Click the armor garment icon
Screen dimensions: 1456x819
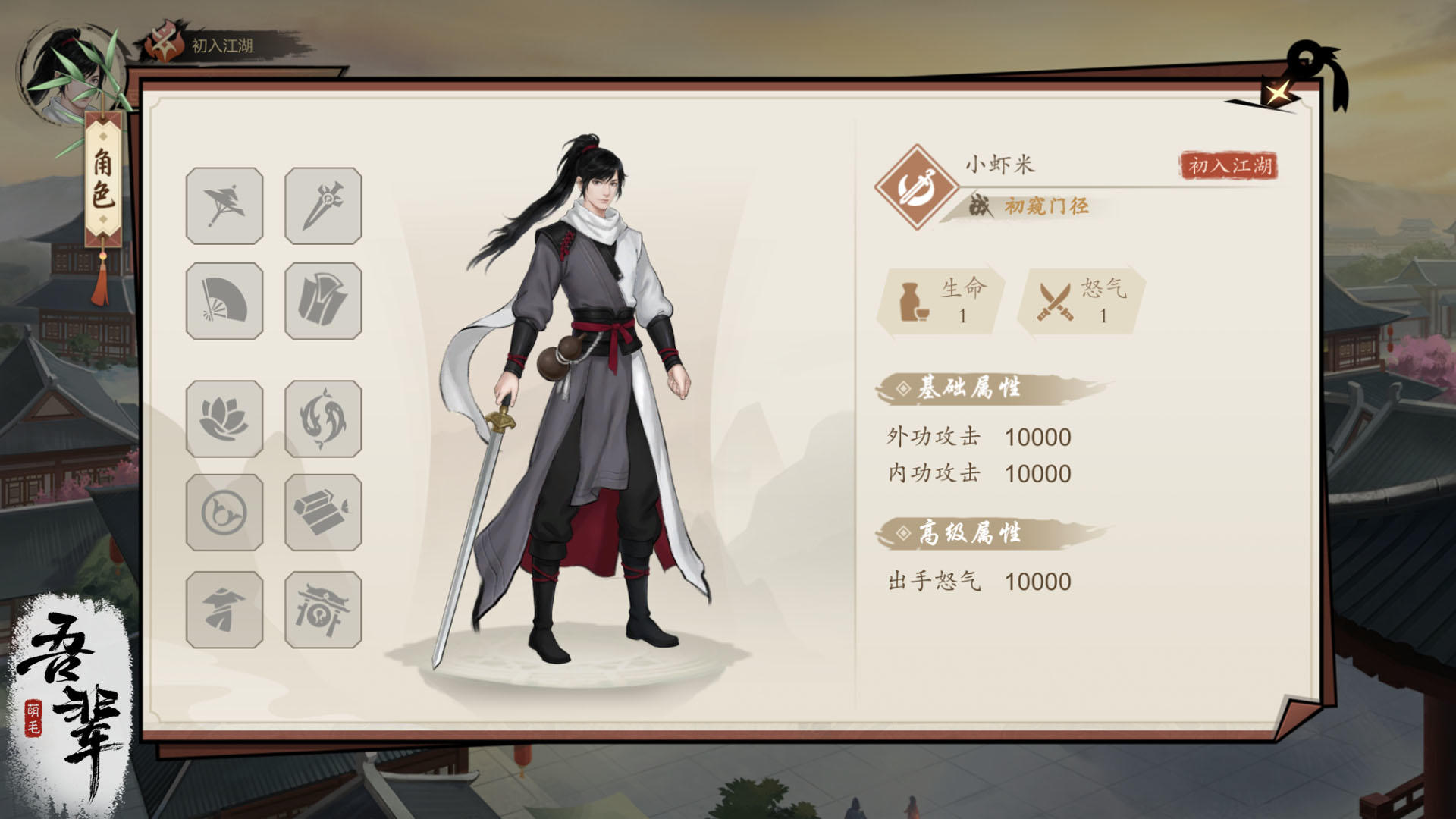click(x=322, y=299)
